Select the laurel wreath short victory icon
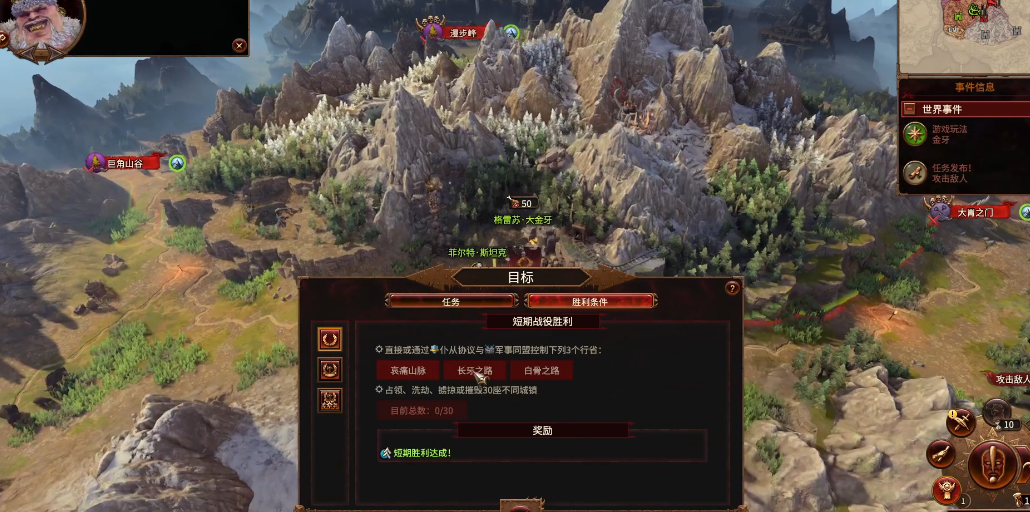Image resolution: width=1030 pixels, height=512 pixels. click(330, 339)
